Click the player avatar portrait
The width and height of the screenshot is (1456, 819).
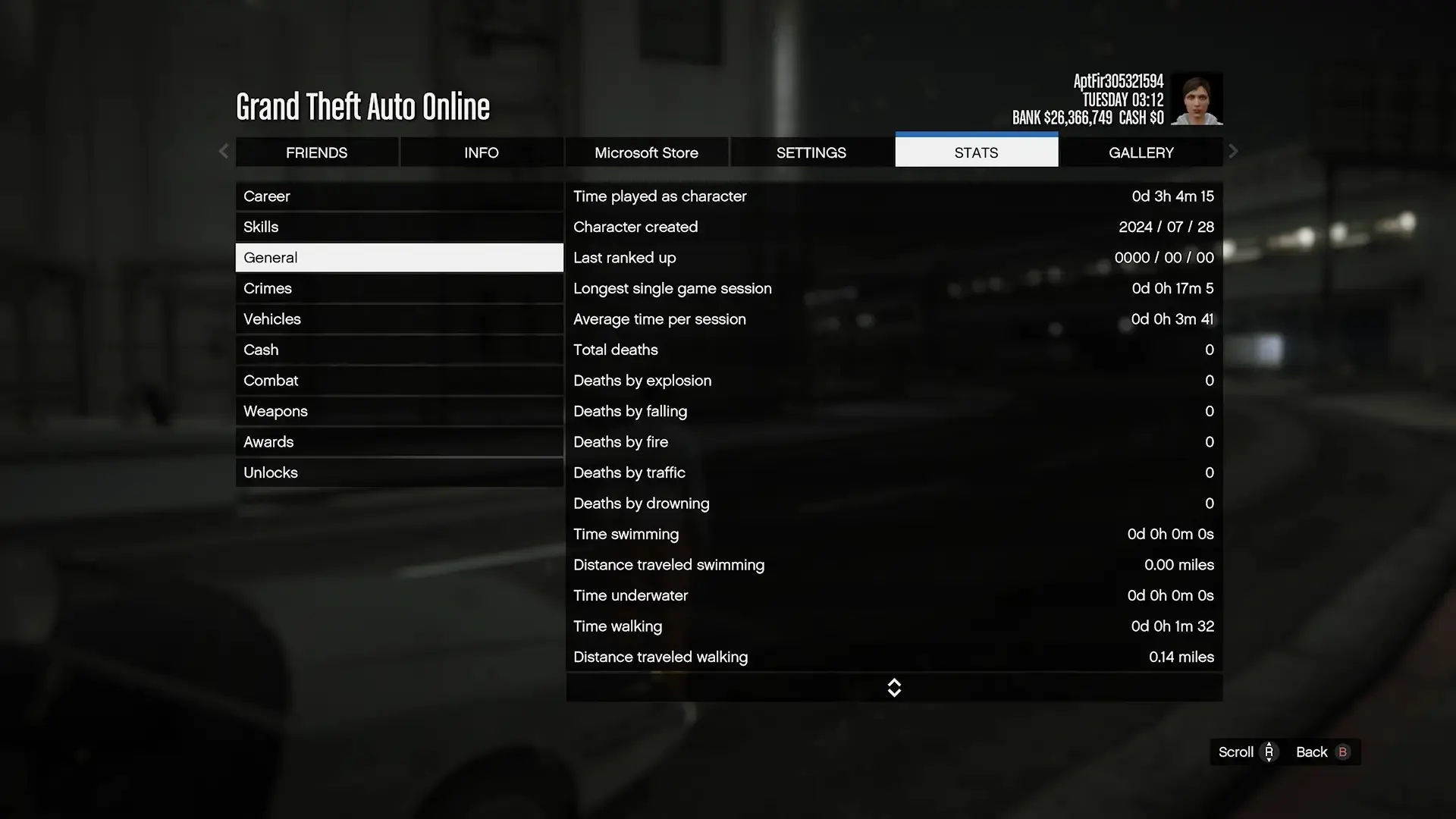(x=1198, y=99)
